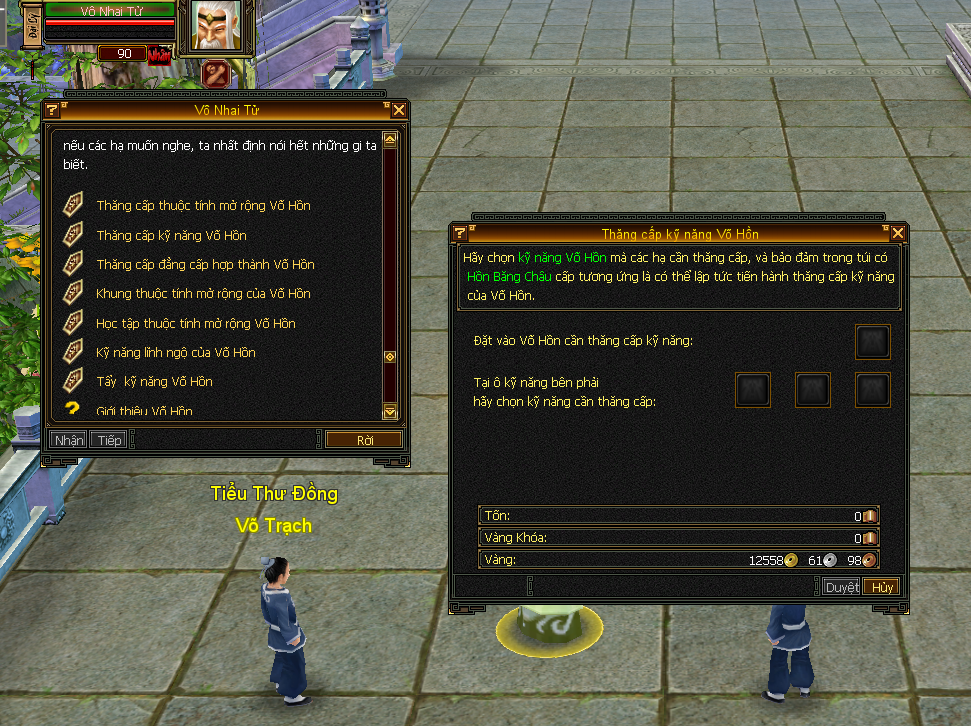Click the Nhận button
The width and height of the screenshot is (971, 726).
[x=68, y=440]
